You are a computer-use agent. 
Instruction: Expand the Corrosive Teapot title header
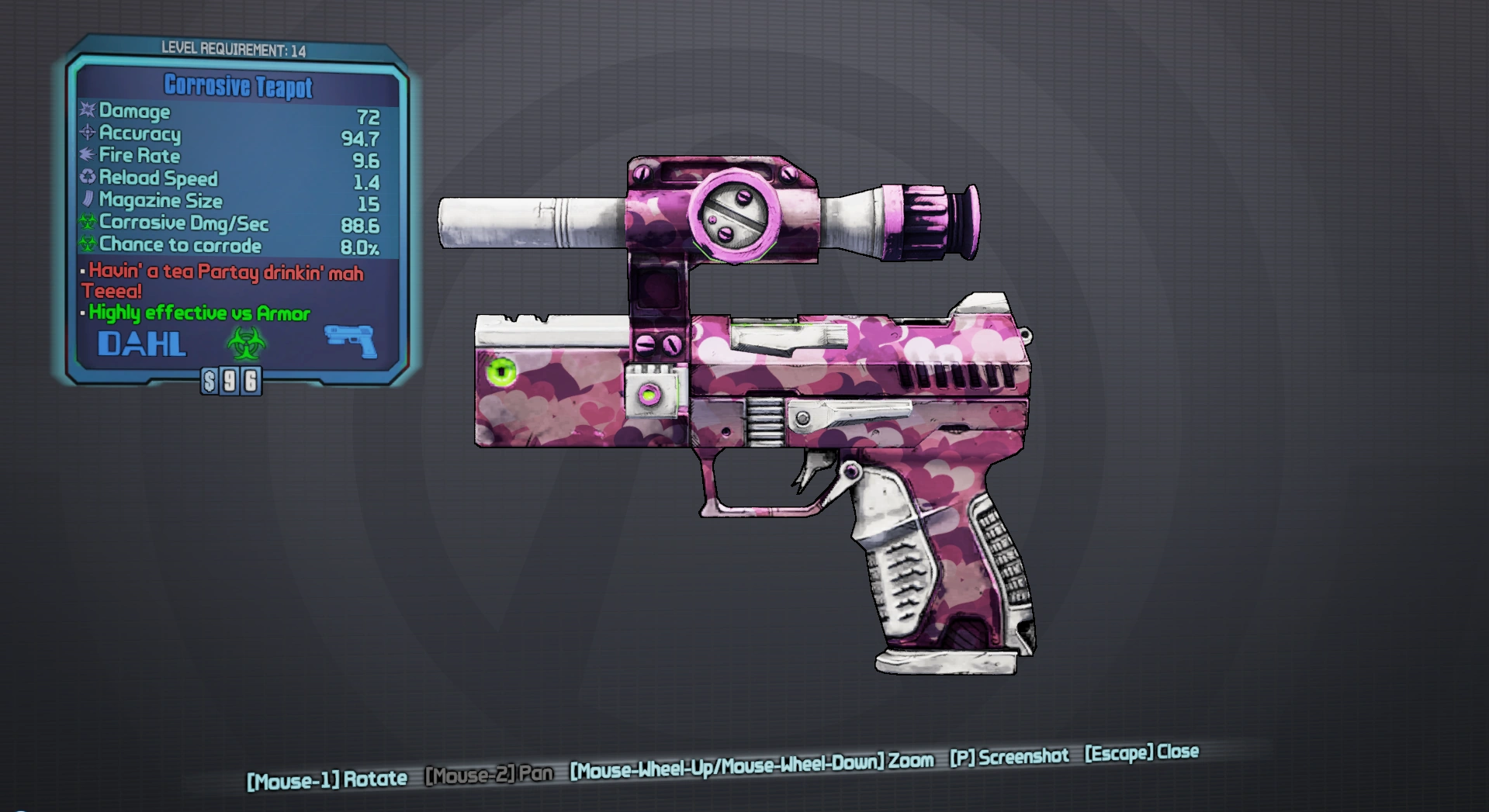236,86
